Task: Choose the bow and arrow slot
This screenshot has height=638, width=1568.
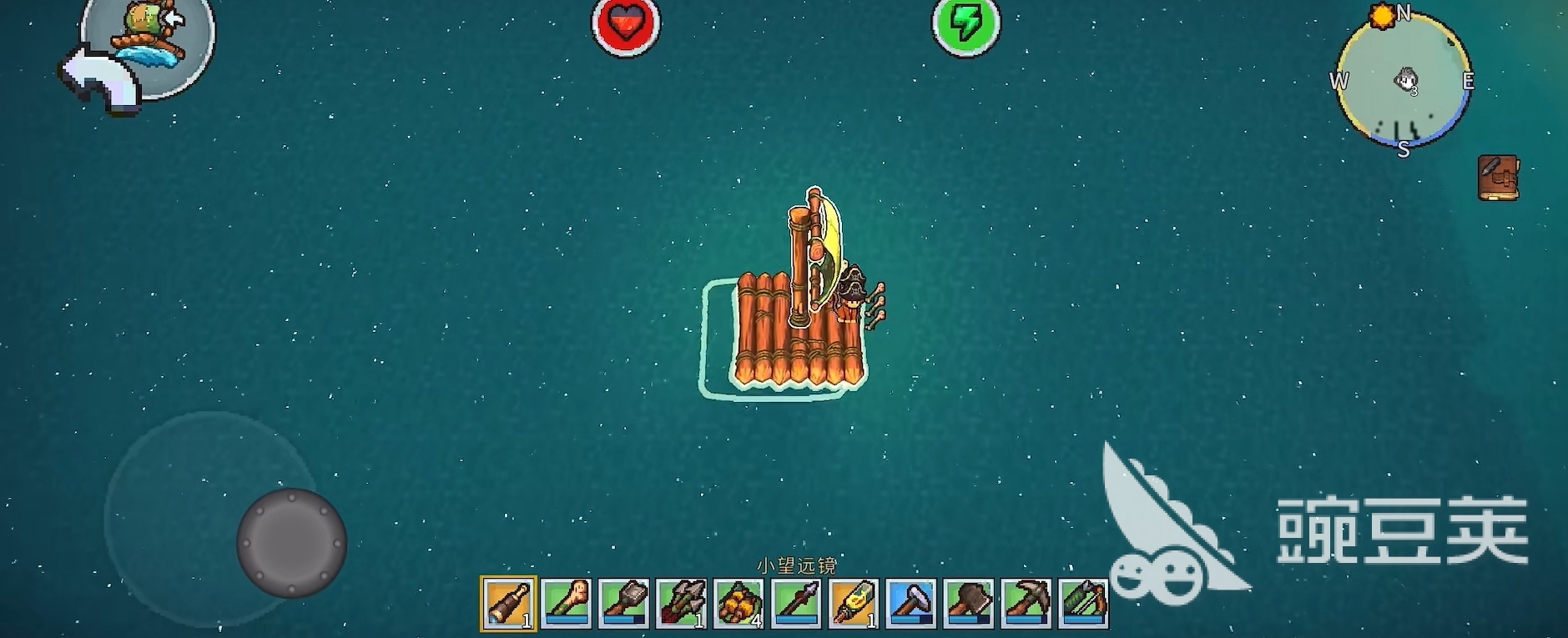Action: pos(1084,603)
